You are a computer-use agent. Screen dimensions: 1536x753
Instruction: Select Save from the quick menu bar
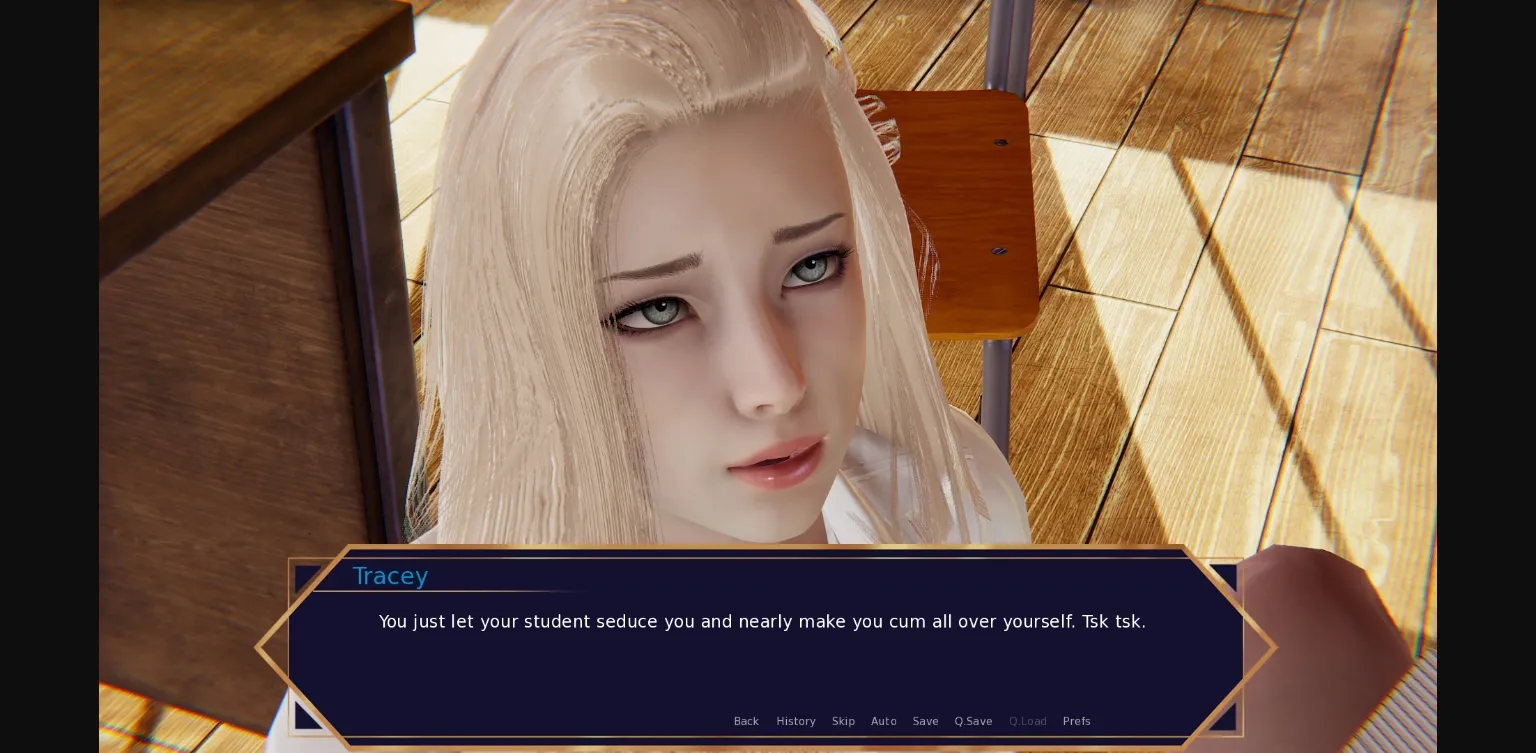925,721
